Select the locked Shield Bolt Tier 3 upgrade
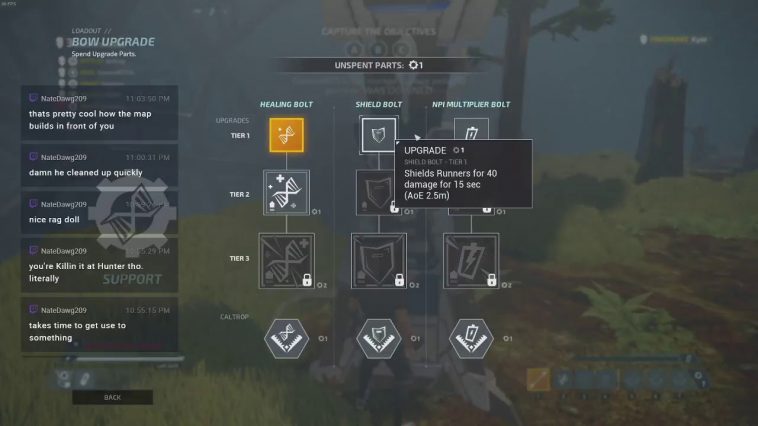This screenshot has width=758, height=426. (379, 261)
